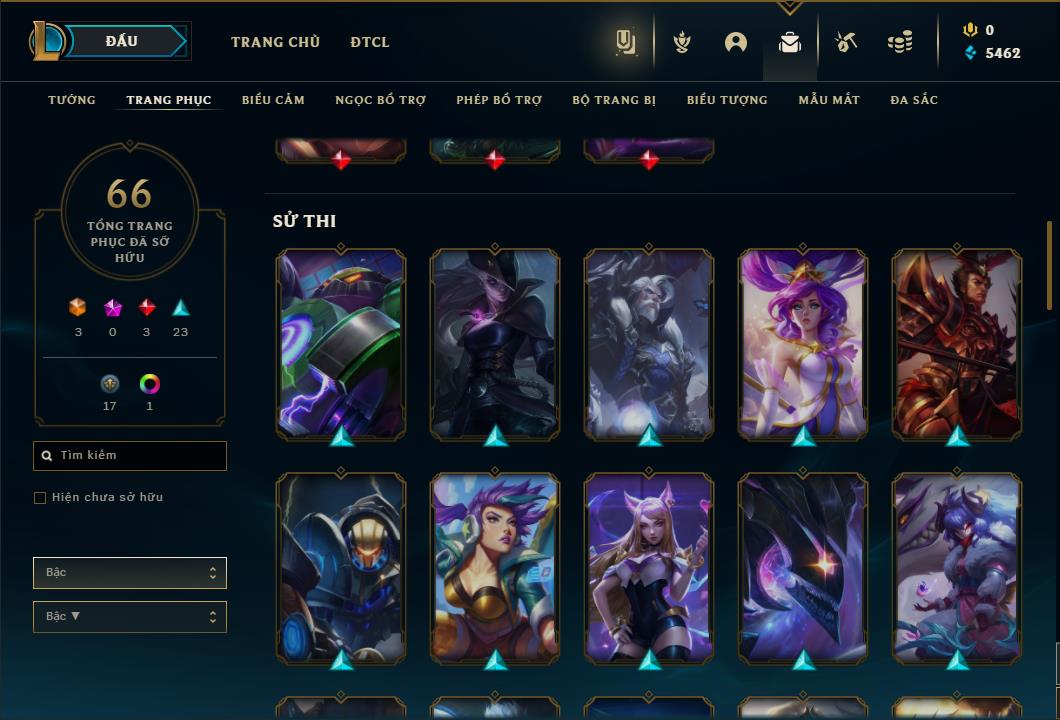Switch to the BIỂU CẢM tab

coord(273,100)
